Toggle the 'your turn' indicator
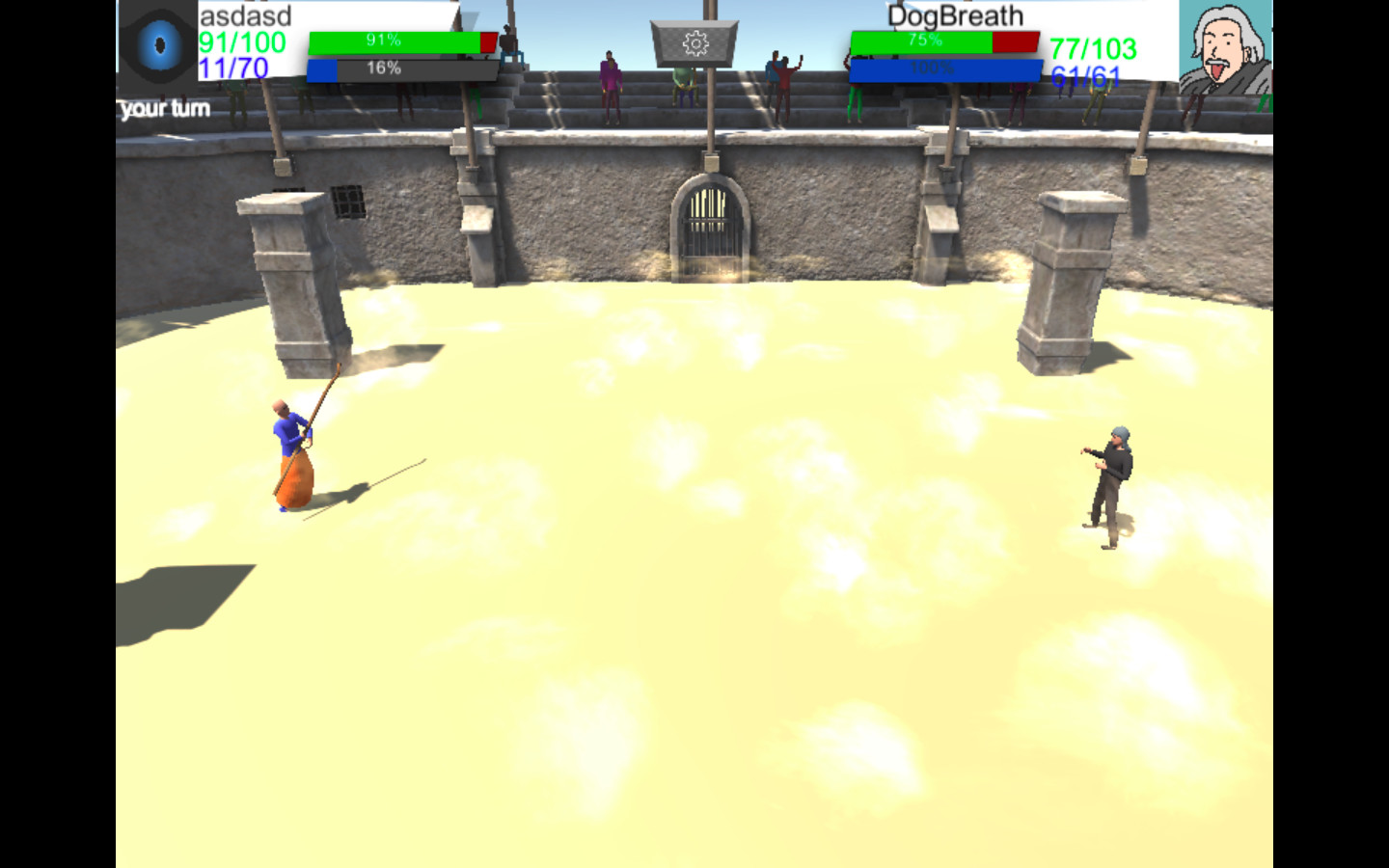Image resolution: width=1389 pixels, height=868 pixels. [162, 108]
